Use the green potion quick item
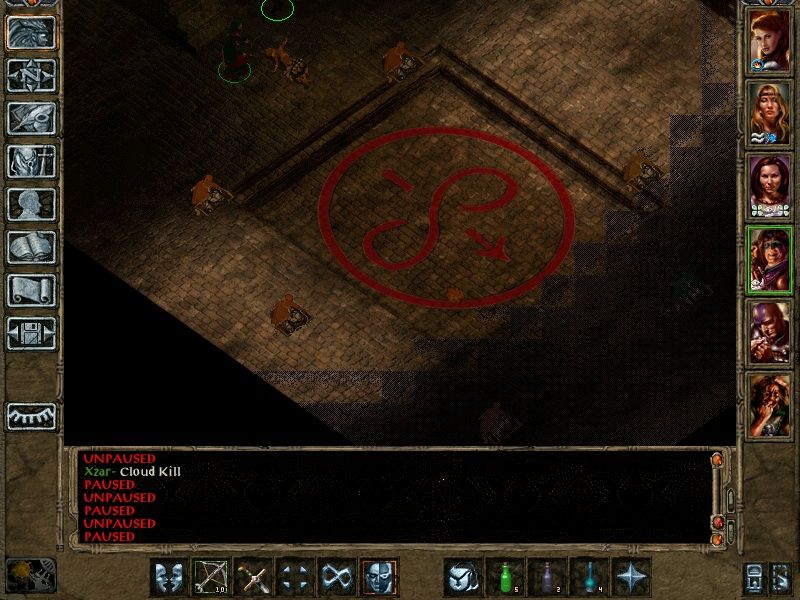Image resolution: width=800 pixels, height=600 pixels. [x=505, y=577]
